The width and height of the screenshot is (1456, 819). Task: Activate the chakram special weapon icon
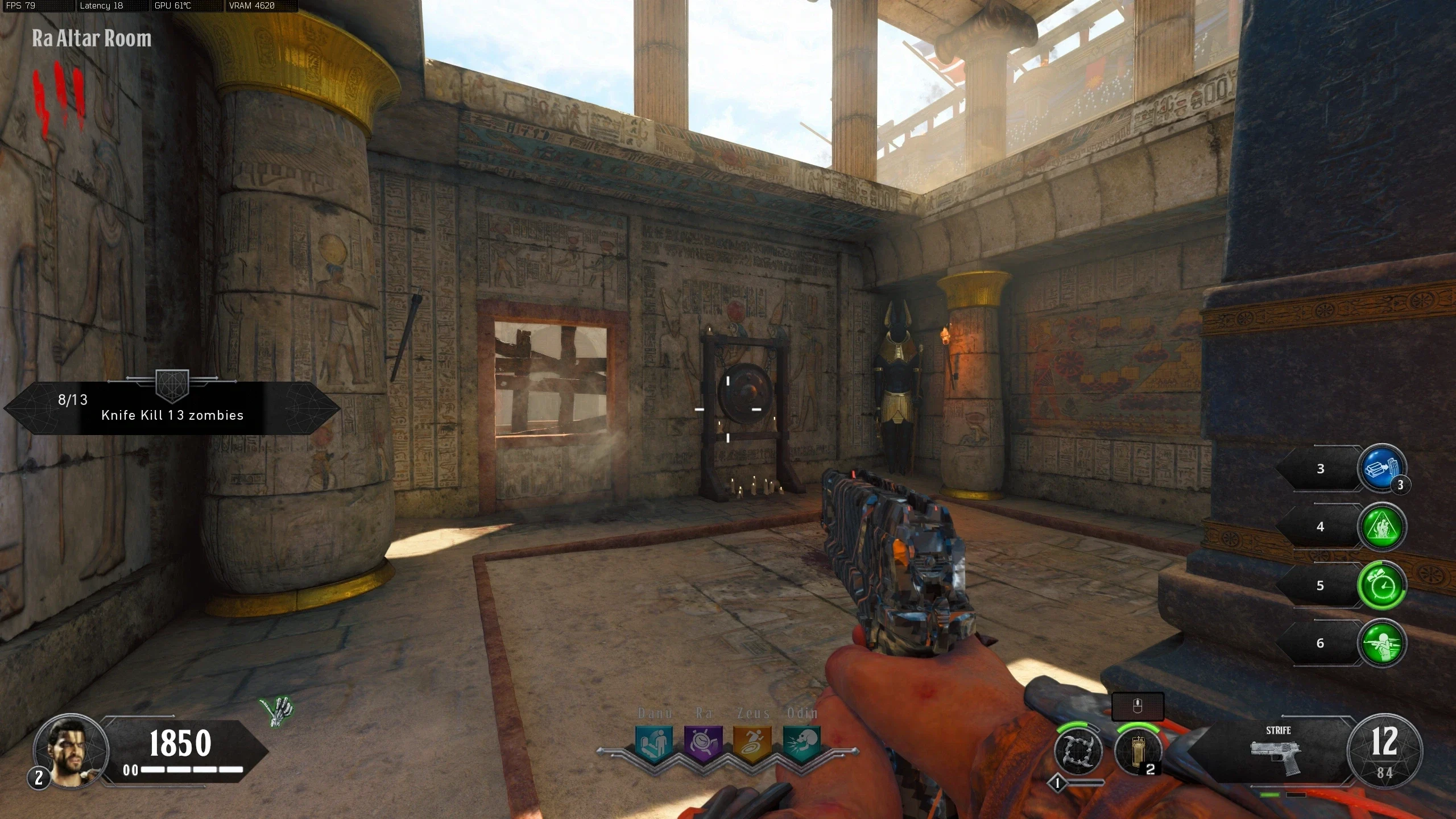[1078, 751]
